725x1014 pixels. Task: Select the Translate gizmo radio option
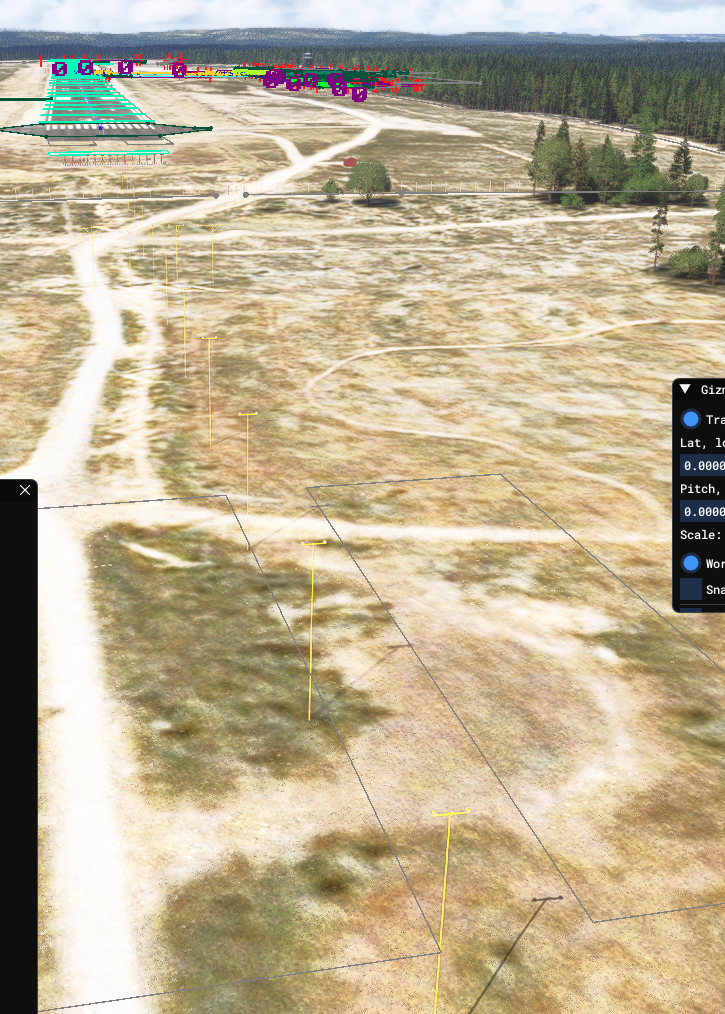click(x=691, y=420)
